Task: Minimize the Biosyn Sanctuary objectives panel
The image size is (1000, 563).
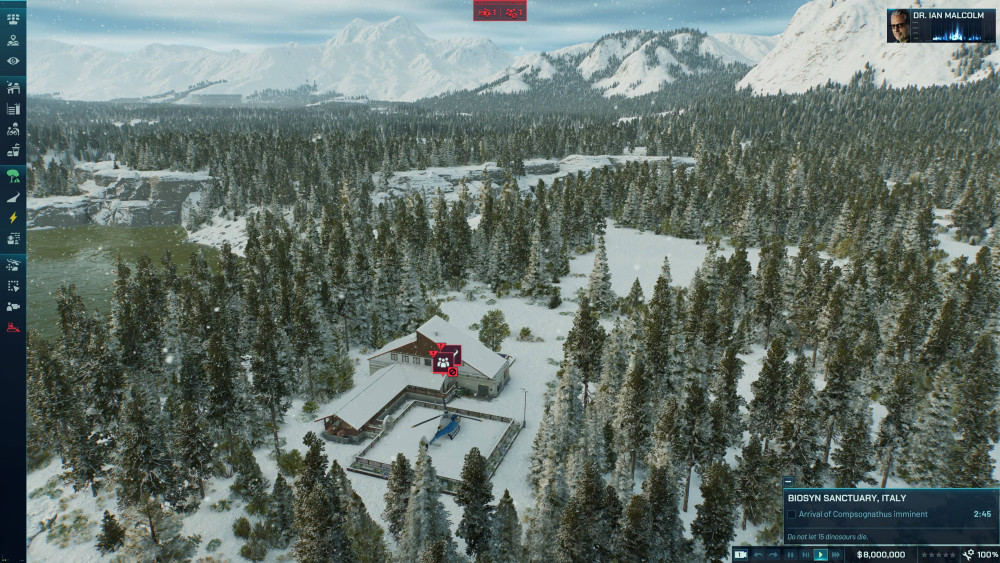Action: point(789,481)
